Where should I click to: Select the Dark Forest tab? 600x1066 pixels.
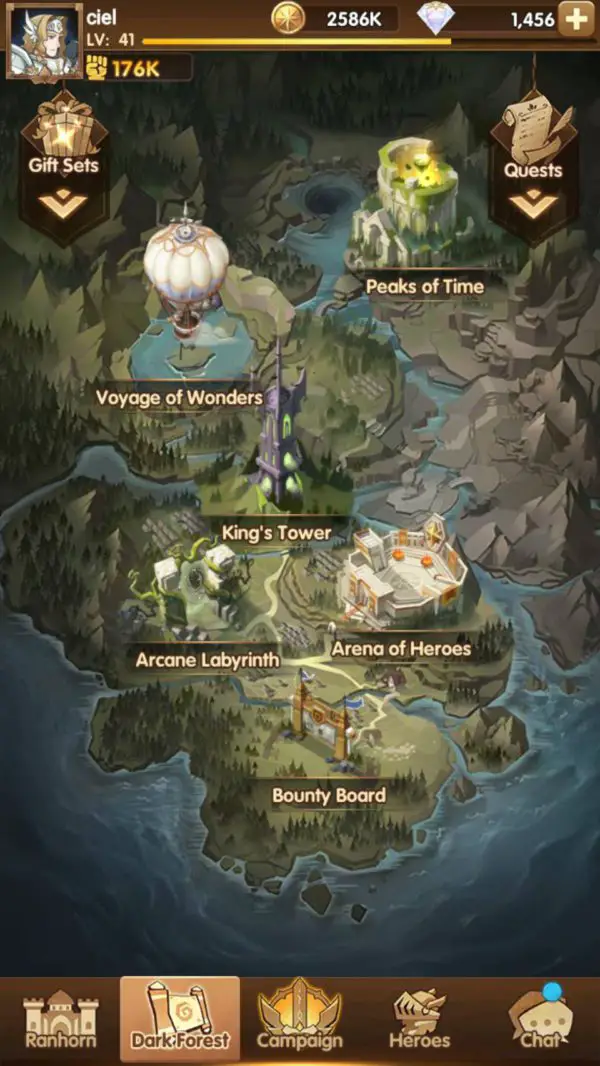pyautogui.click(x=180, y=1020)
